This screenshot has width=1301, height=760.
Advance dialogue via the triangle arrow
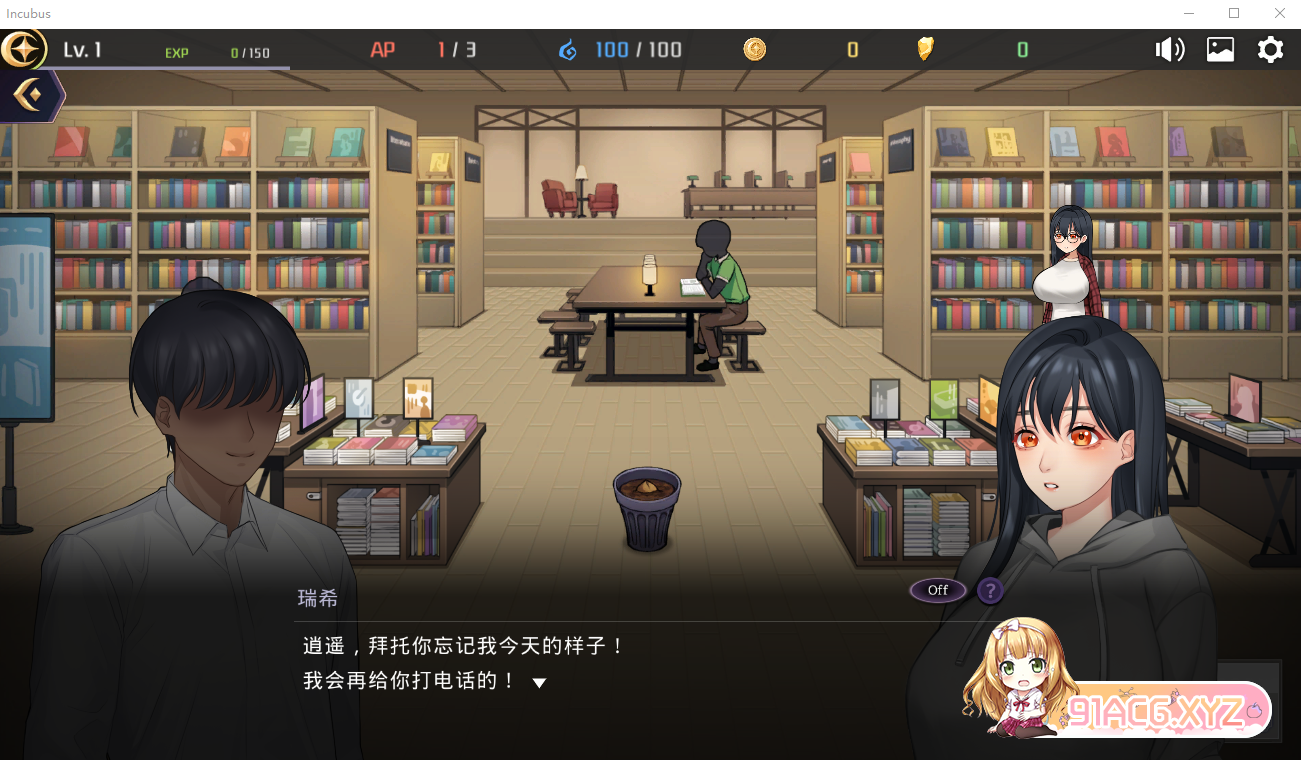click(539, 681)
